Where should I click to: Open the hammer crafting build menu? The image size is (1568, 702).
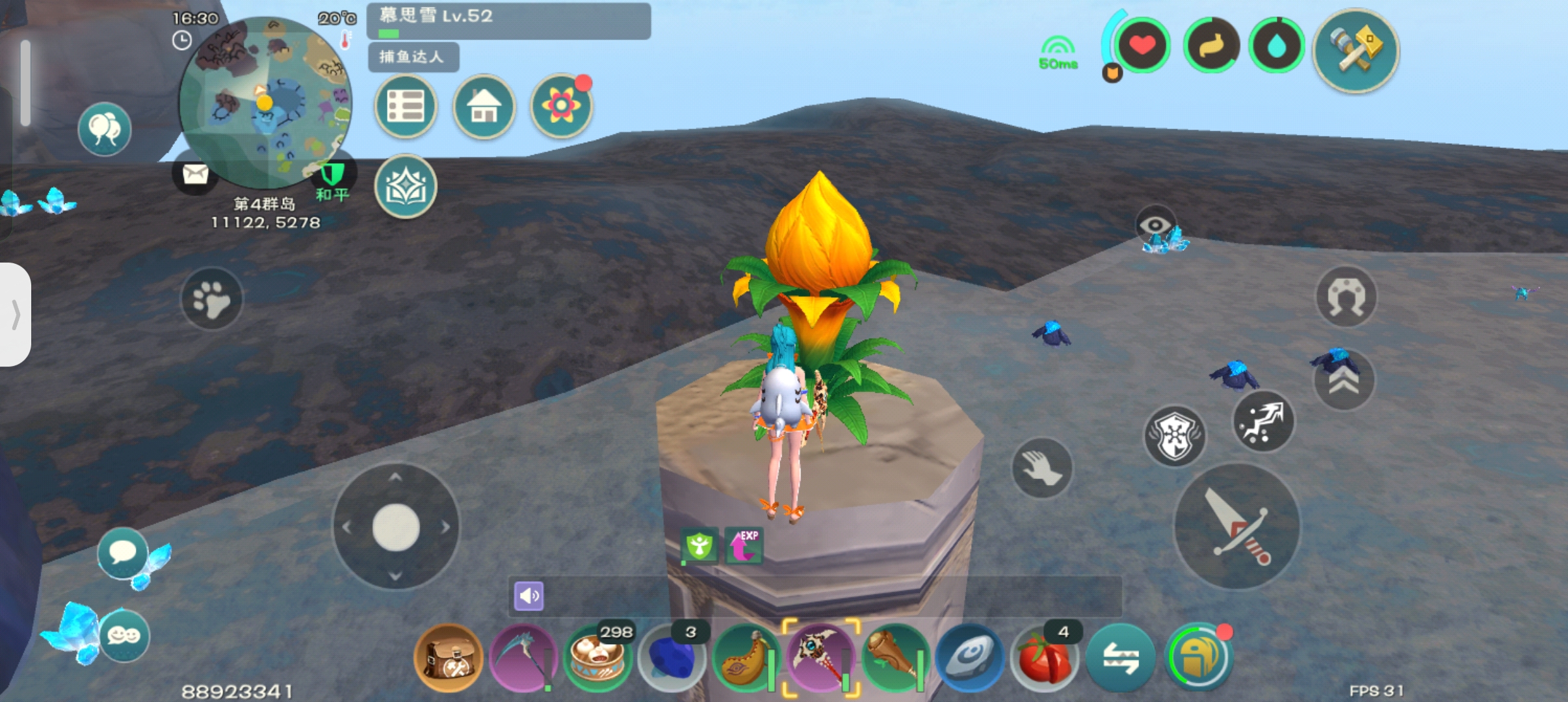(x=1356, y=51)
